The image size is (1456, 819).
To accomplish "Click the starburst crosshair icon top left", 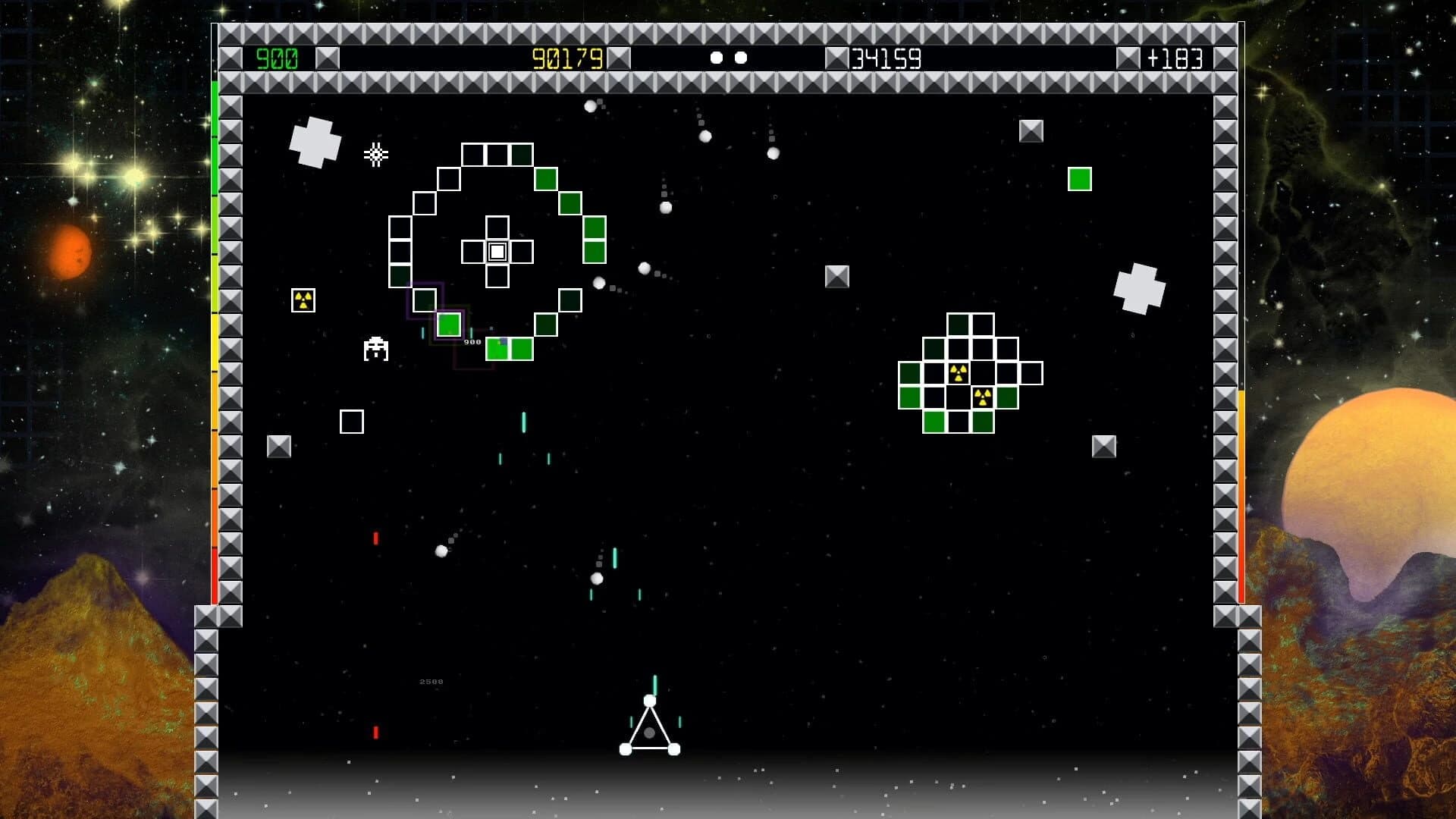I will 377,155.
